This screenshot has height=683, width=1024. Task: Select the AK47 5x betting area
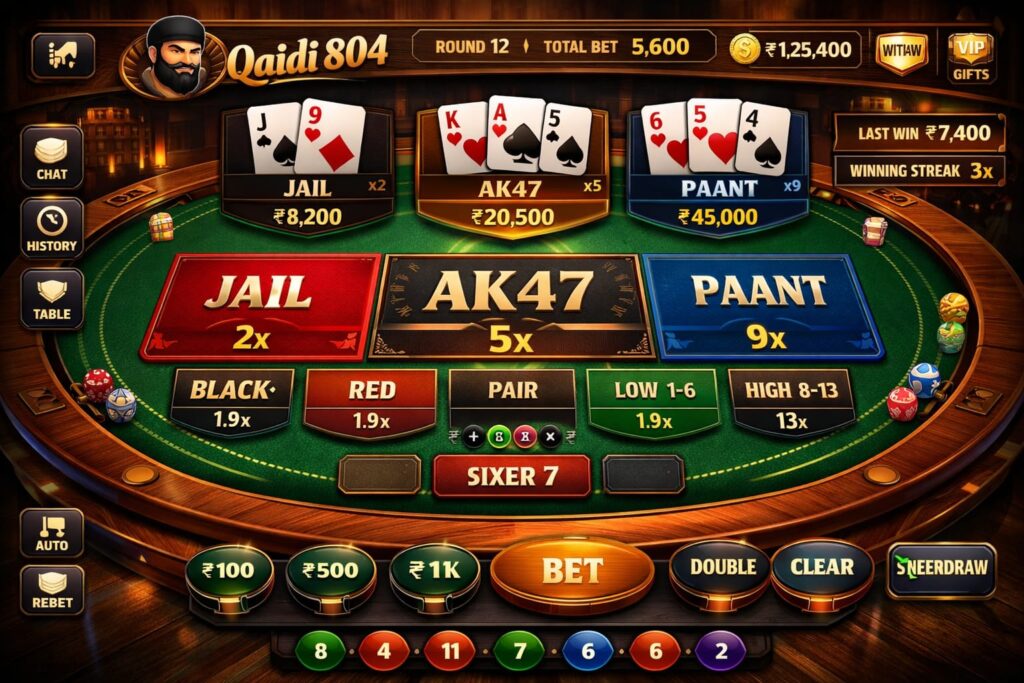point(511,306)
